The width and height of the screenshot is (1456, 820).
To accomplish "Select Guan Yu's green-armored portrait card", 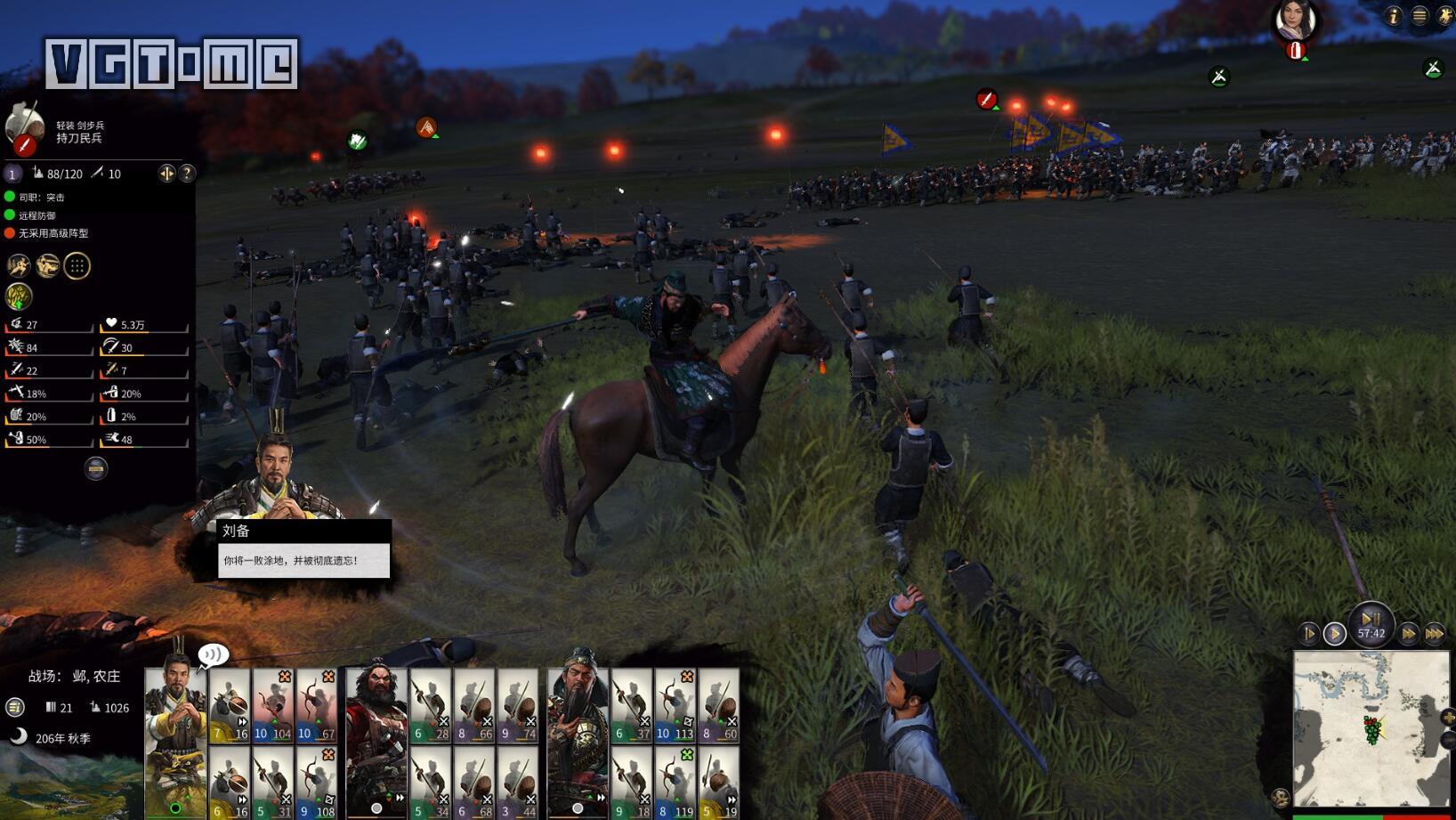I will tap(578, 739).
